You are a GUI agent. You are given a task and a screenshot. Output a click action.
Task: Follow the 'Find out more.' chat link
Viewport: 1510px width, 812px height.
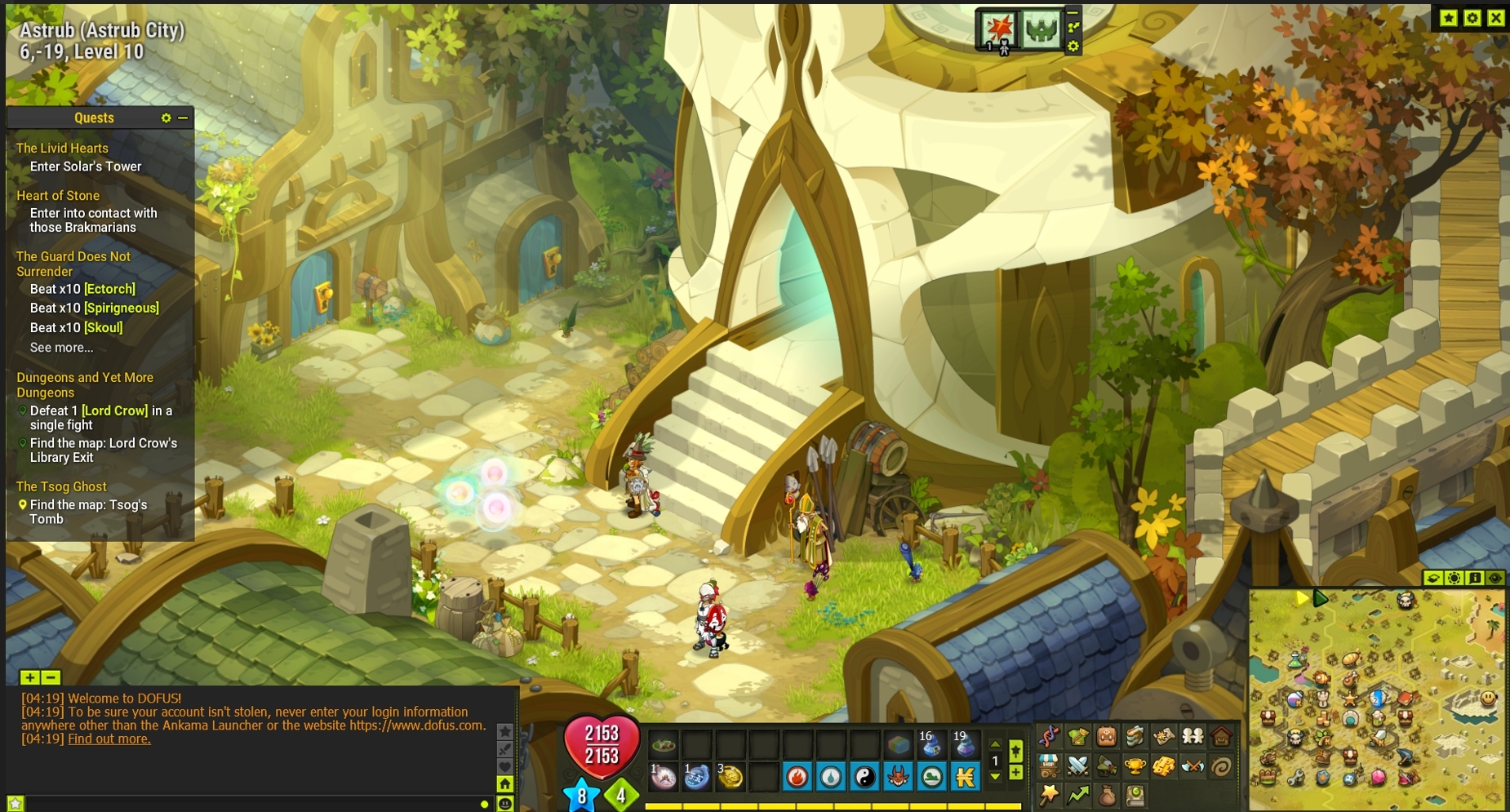(x=109, y=739)
